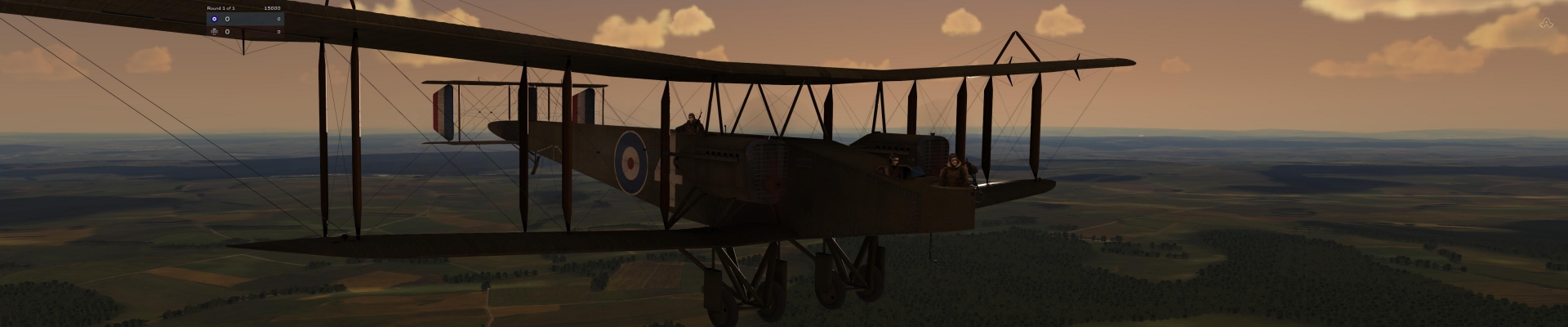Select the British roundel team row
Viewport: 1568px width, 327px height.
click(x=244, y=18)
